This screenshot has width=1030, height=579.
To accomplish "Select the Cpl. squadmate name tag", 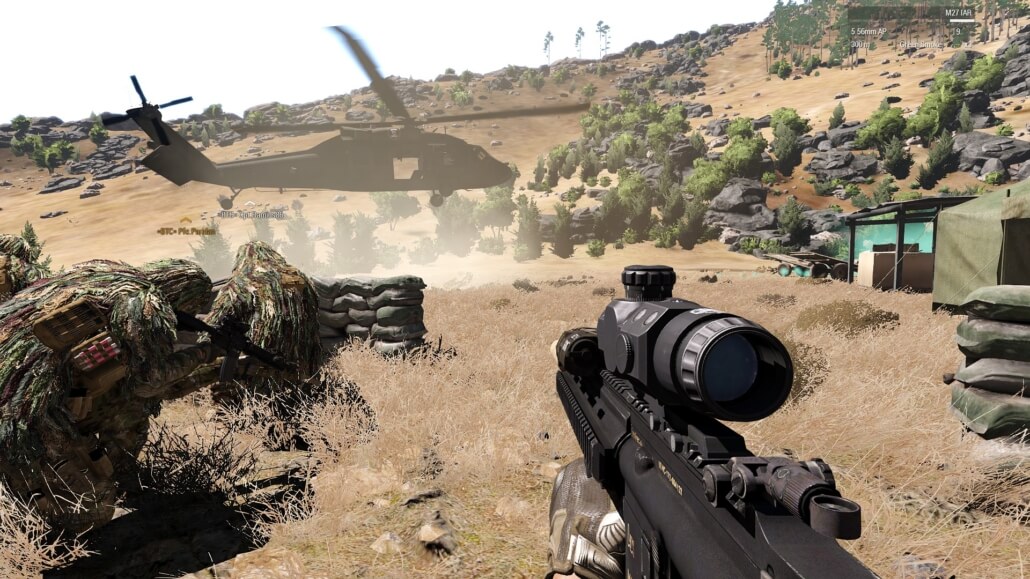I will [250, 213].
